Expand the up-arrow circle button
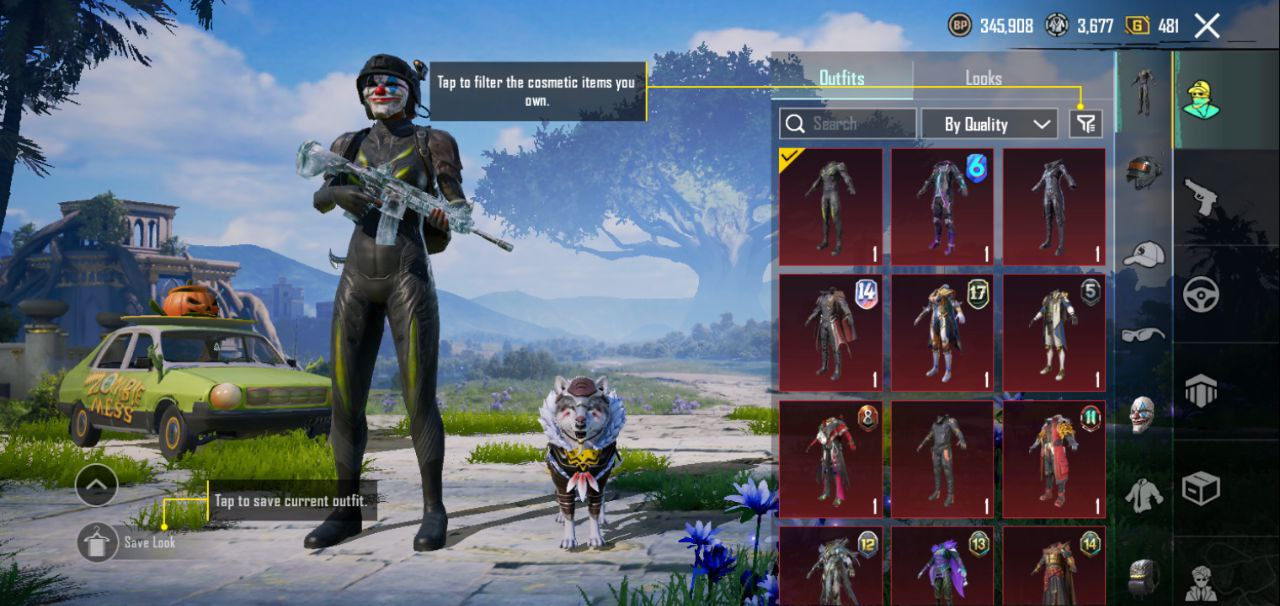This screenshot has height=606, width=1280. tap(96, 485)
